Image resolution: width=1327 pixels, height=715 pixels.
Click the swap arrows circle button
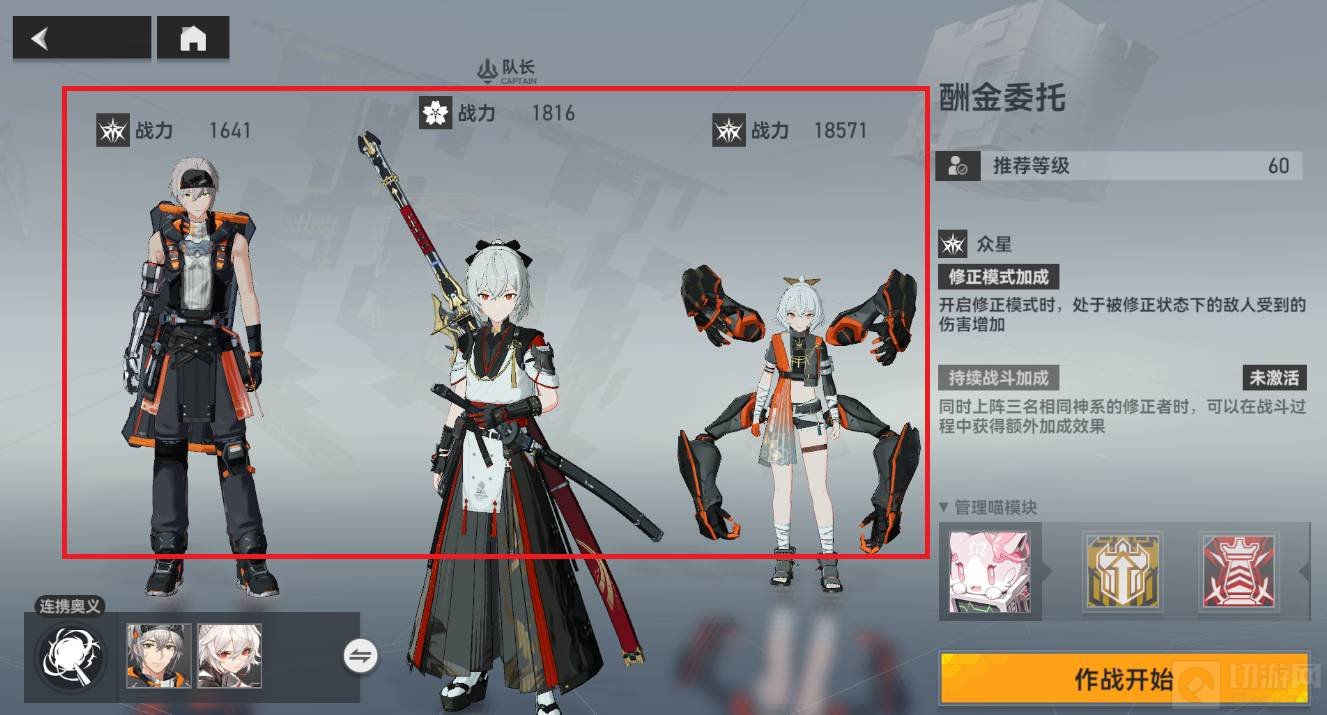pyautogui.click(x=360, y=656)
